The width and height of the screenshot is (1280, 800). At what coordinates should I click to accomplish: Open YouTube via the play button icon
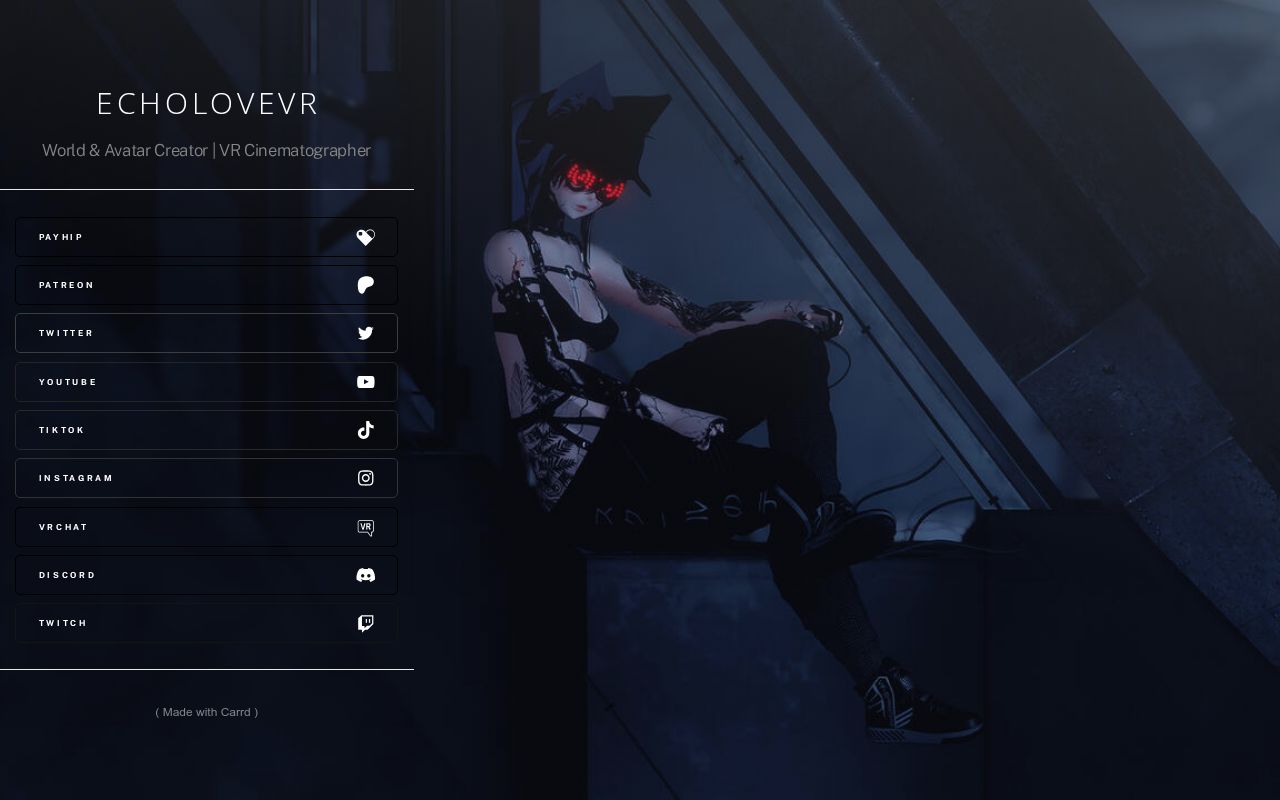point(365,381)
